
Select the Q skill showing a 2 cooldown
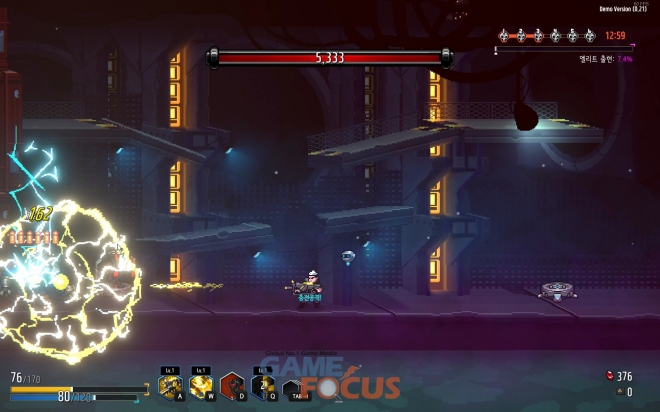(263, 385)
